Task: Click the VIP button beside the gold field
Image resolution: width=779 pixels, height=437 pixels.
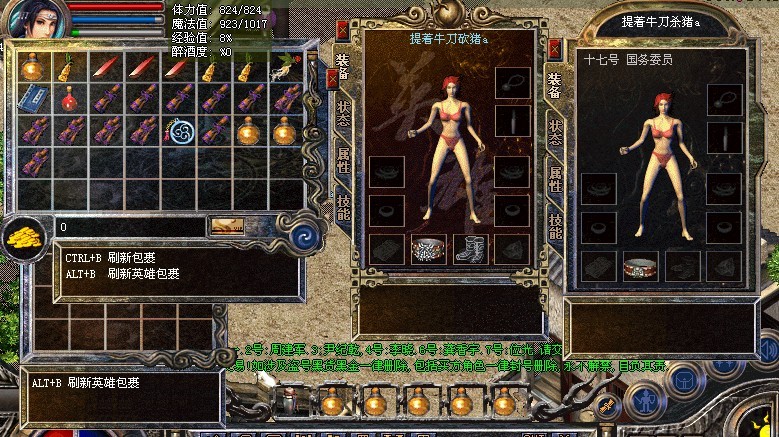Action: (227, 227)
